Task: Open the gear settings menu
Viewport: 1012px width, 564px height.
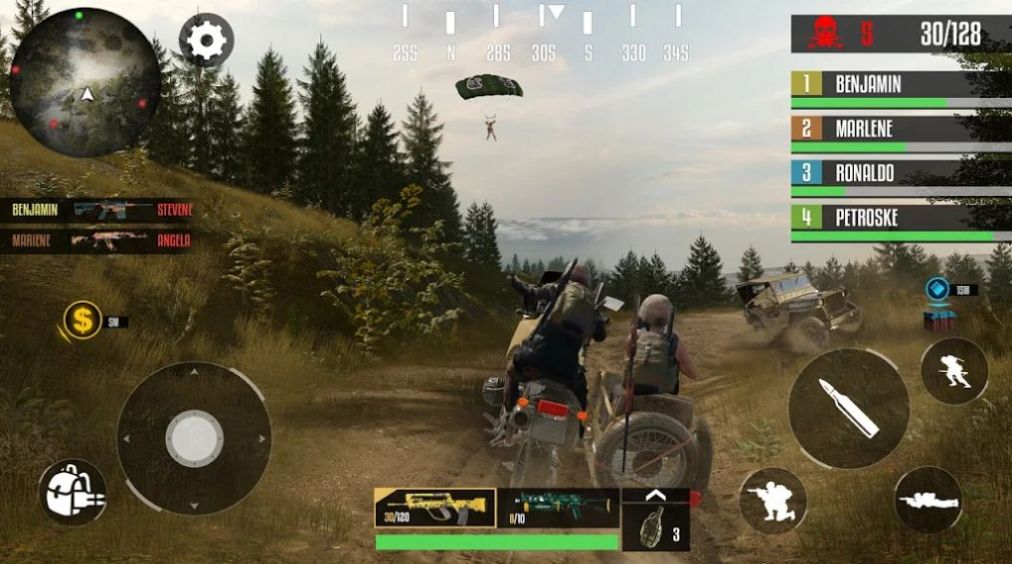Action: [206, 41]
